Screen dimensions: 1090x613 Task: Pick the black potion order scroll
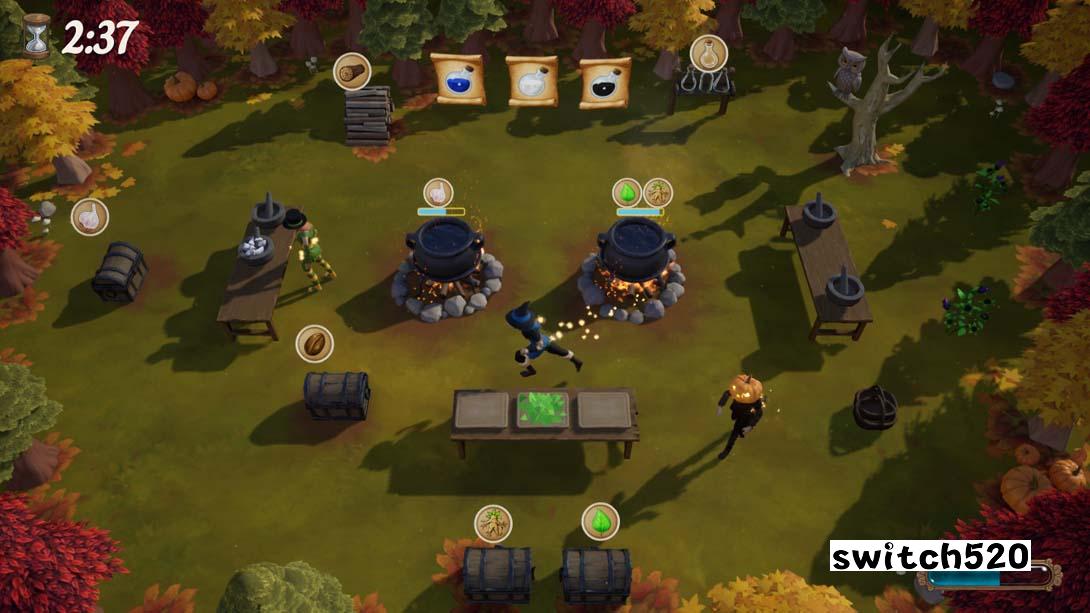[x=606, y=83]
